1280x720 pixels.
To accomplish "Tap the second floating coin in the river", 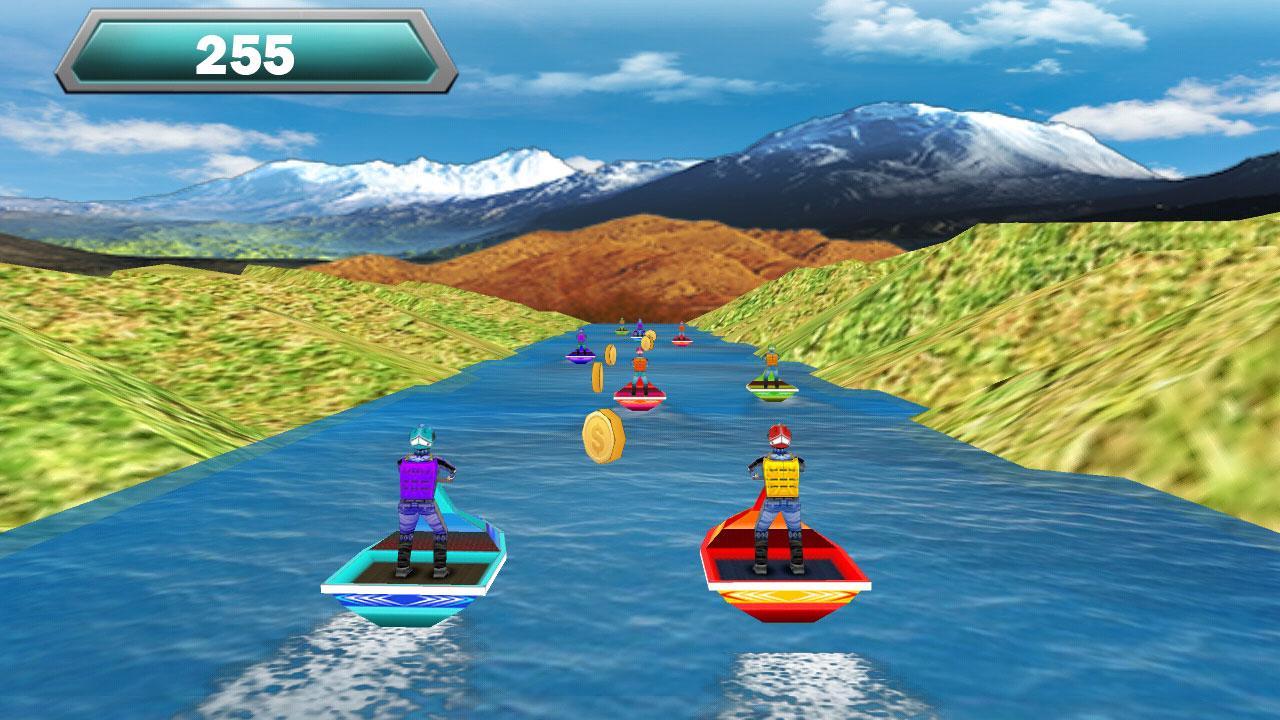I will 600,377.
